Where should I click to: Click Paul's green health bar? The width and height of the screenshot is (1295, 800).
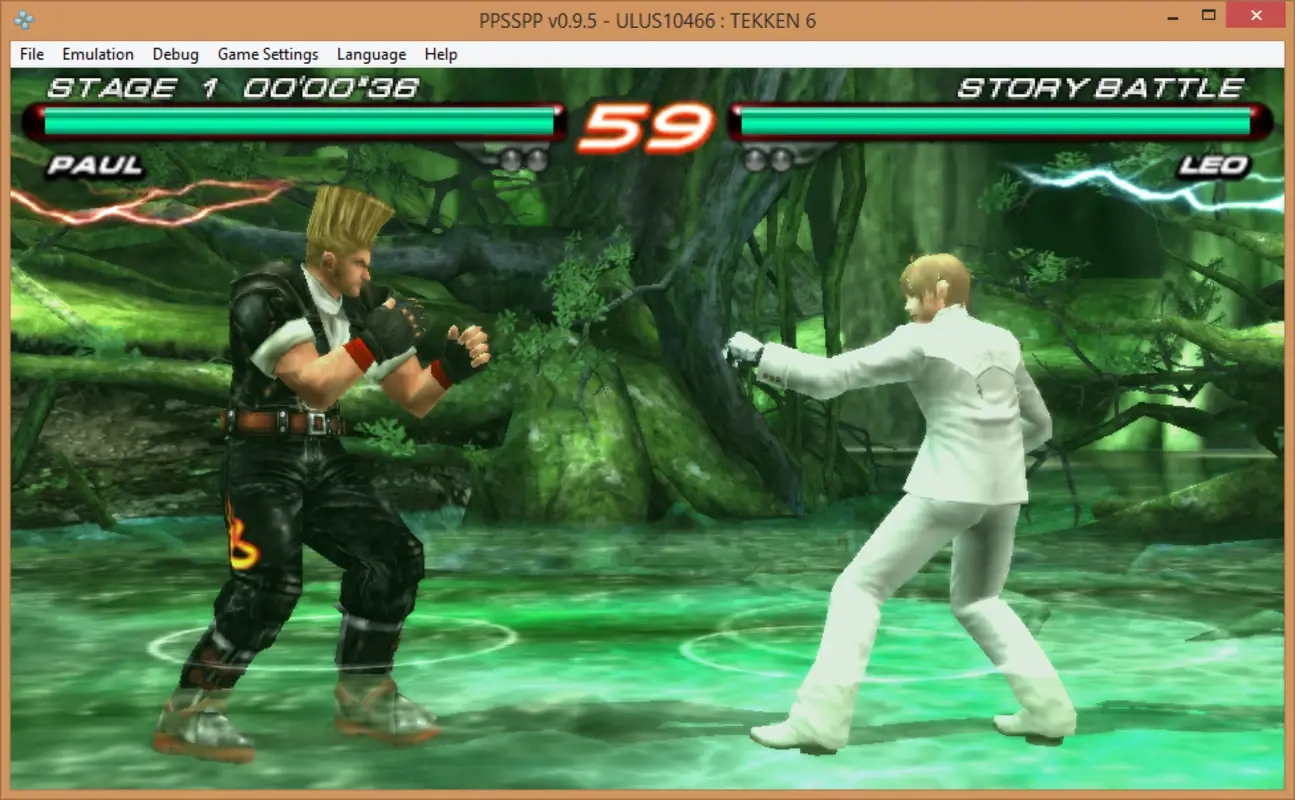point(295,124)
